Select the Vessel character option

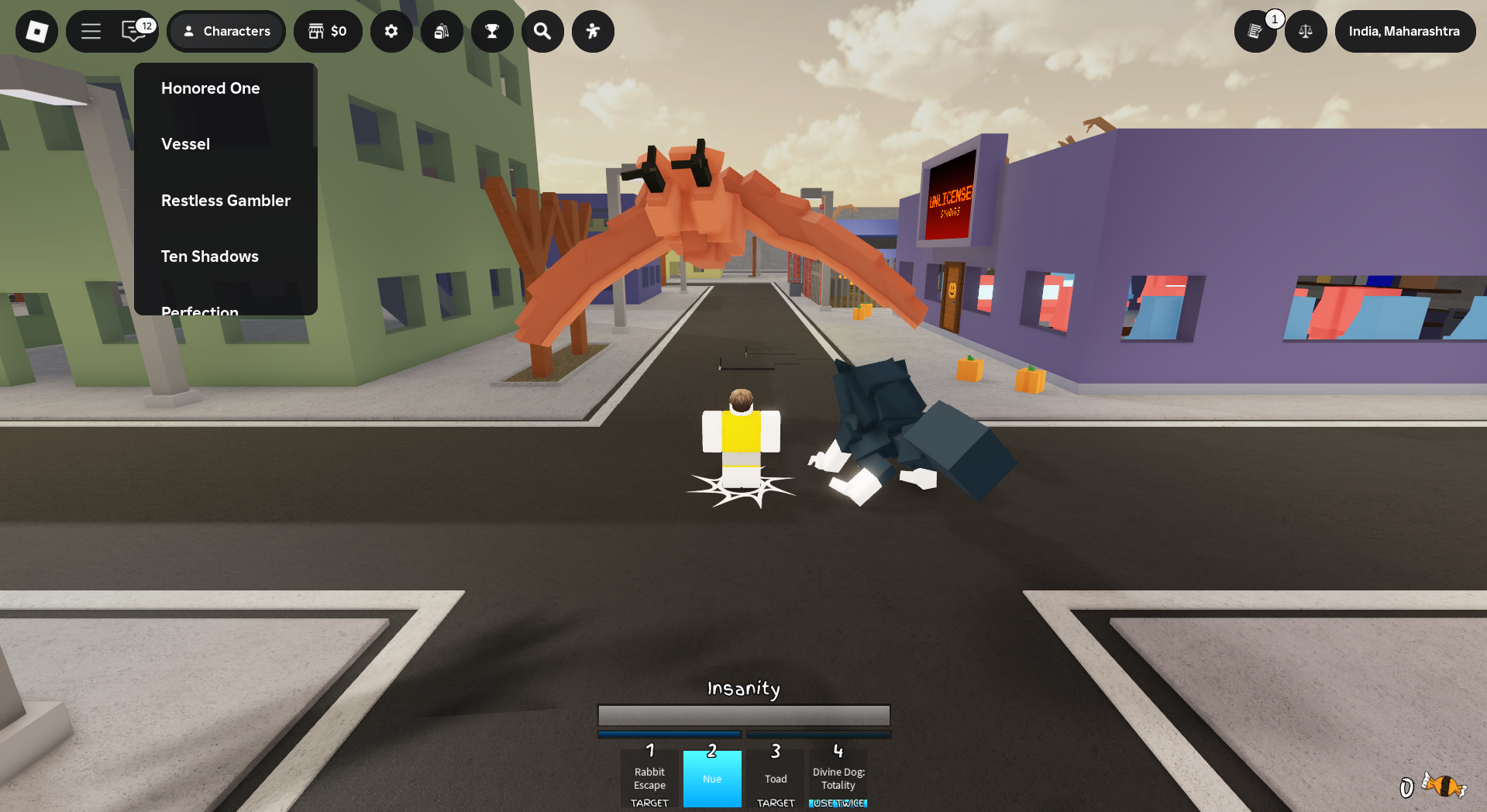click(x=185, y=143)
